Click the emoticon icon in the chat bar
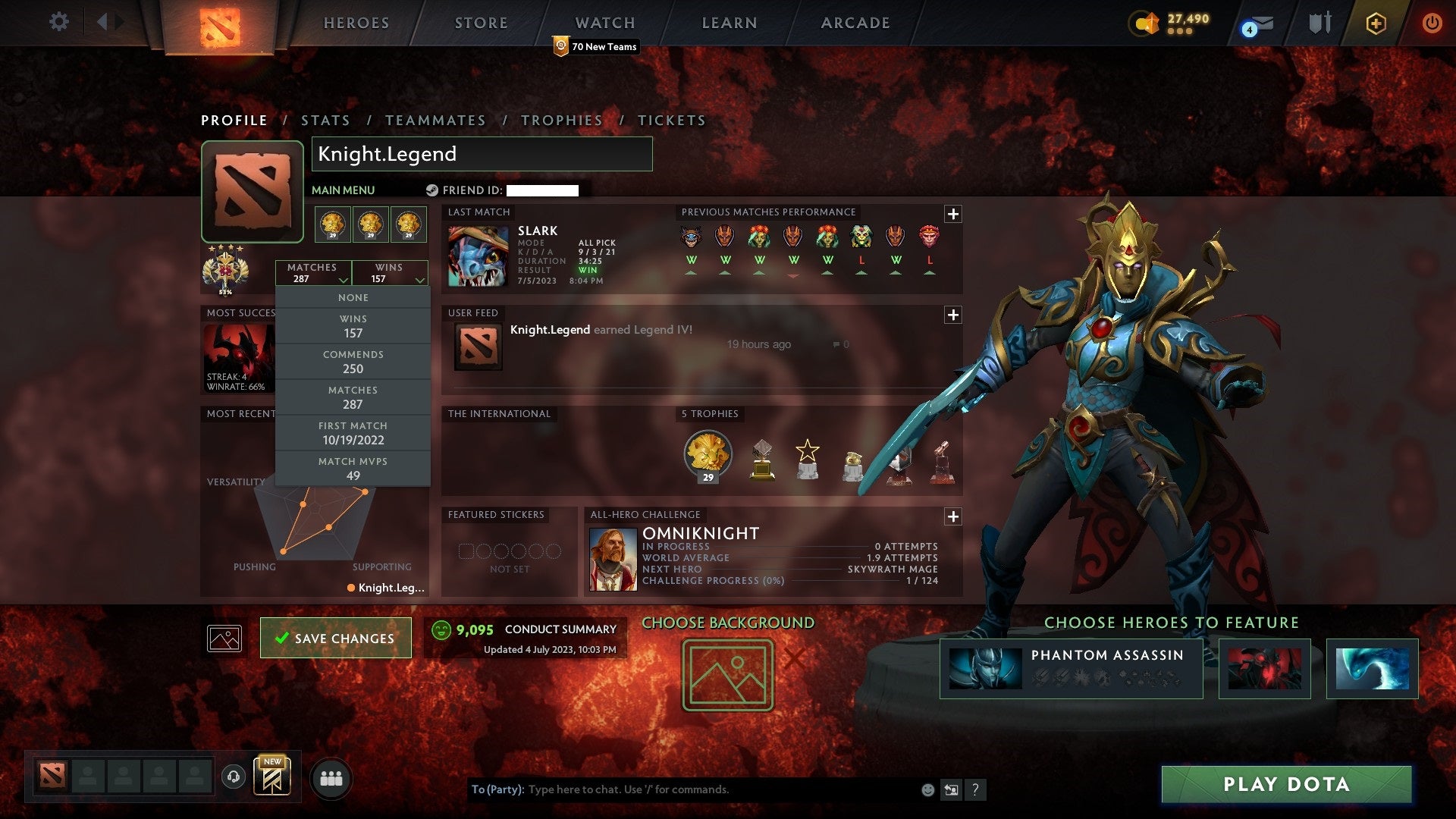This screenshot has width=1456, height=819. 927,789
